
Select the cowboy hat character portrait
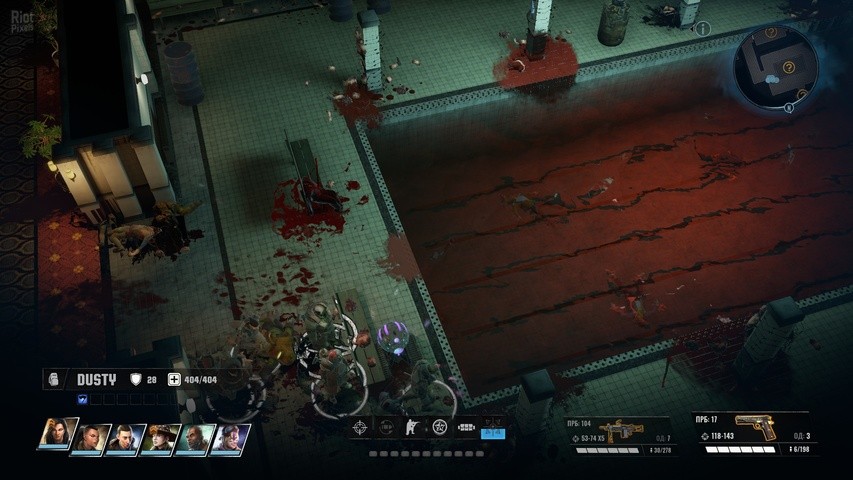tap(158, 438)
